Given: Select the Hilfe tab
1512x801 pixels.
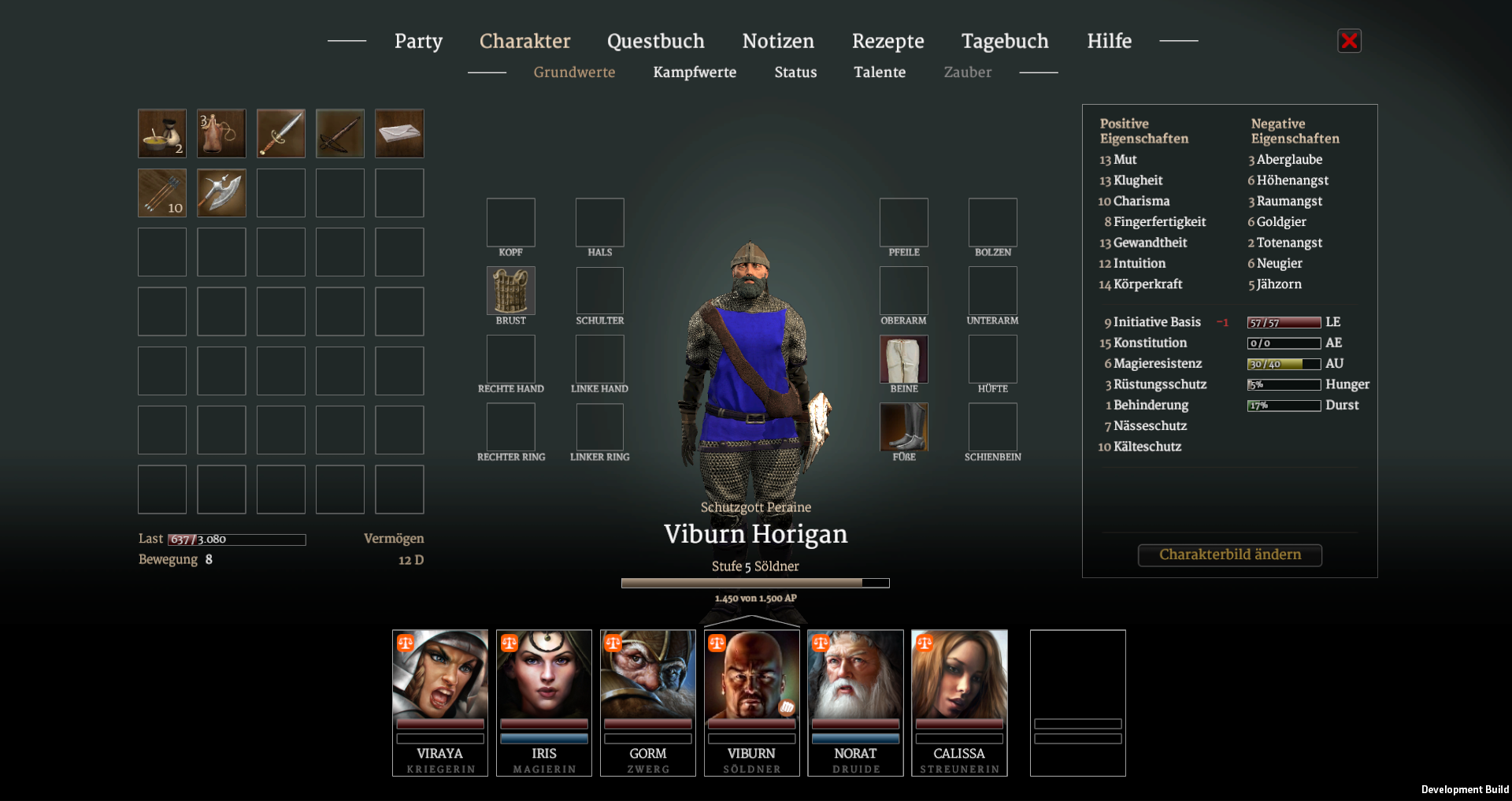Looking at the screenshot, I should pyautogui.click(x=1109, y=41).
